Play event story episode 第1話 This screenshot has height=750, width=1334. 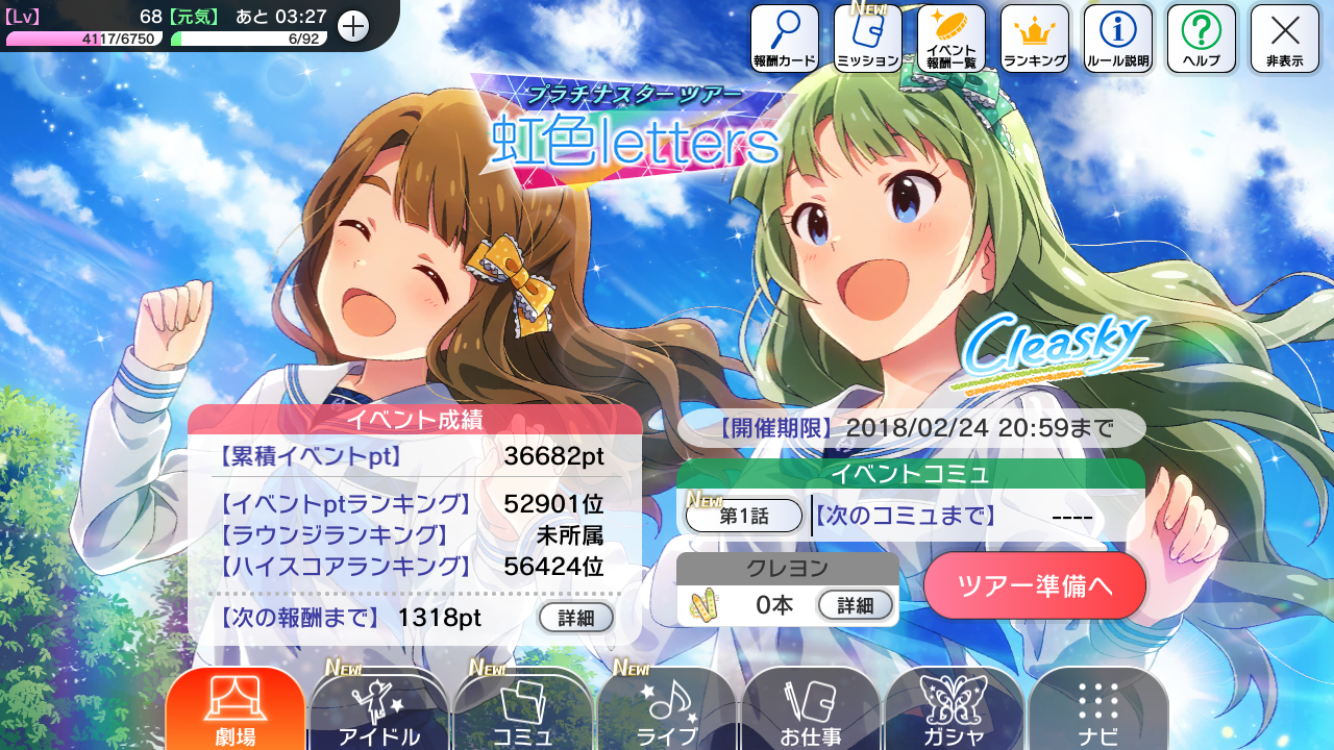[x=744, y=516]
